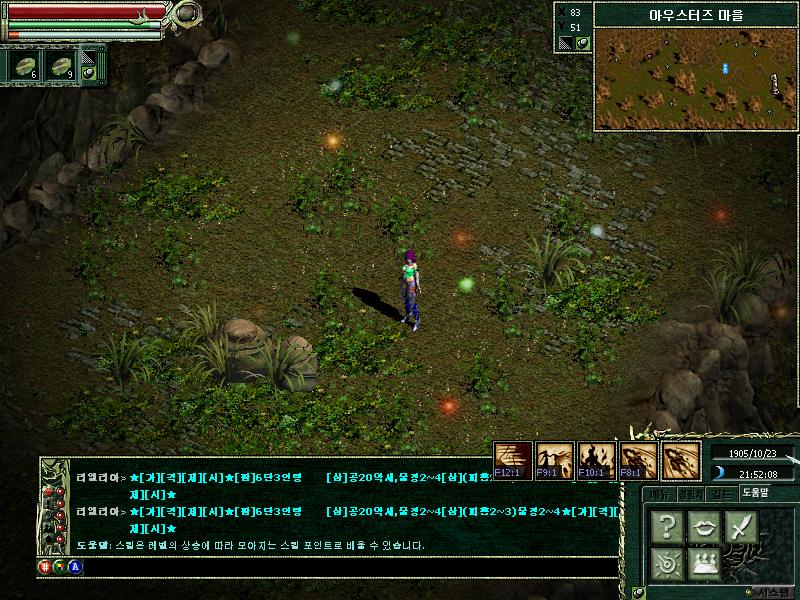Click the 마우스터즈 마을 minimap
800x600 pixels.
pyautogui.click(x=695, y=80)
